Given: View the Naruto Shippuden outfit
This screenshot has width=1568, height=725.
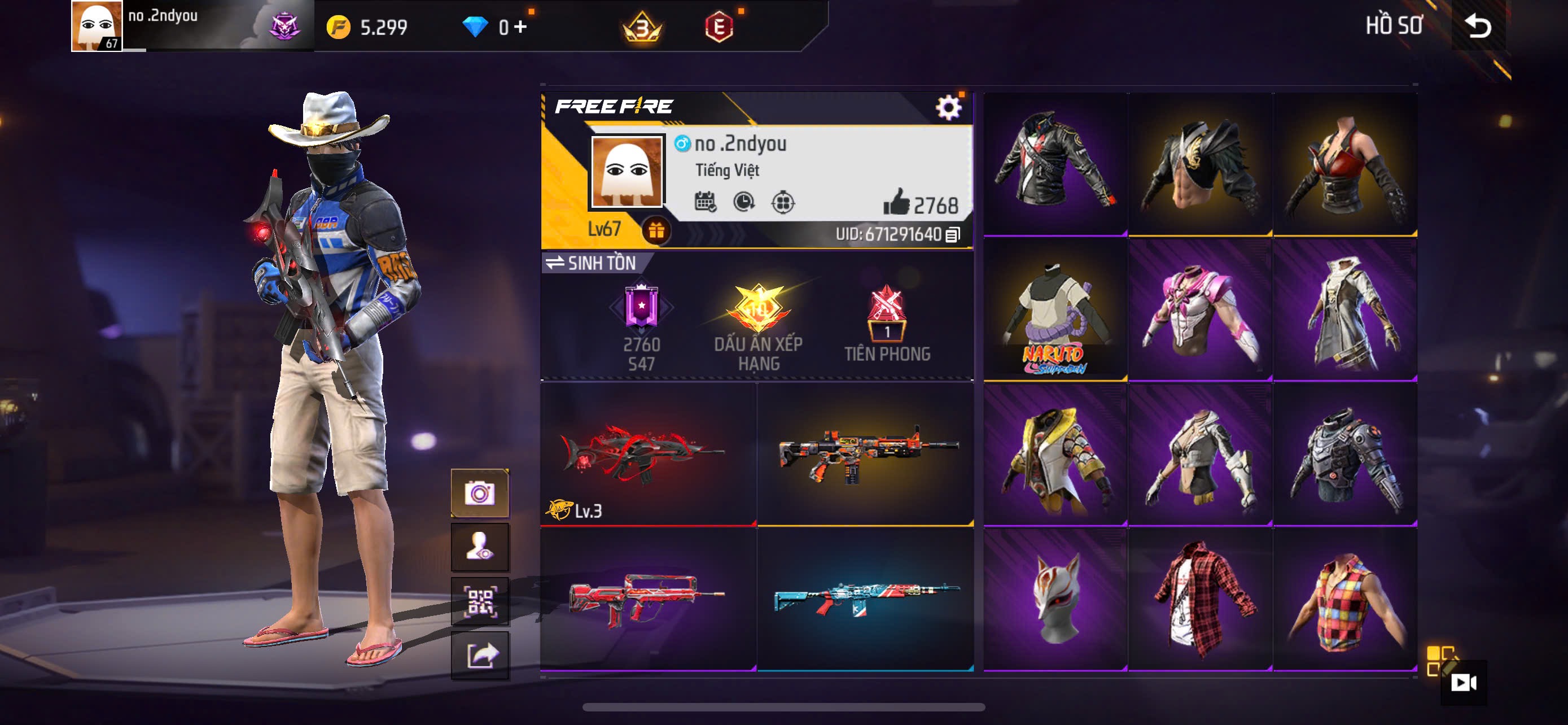Looking at the screenshot, I should click(1055, 309).
